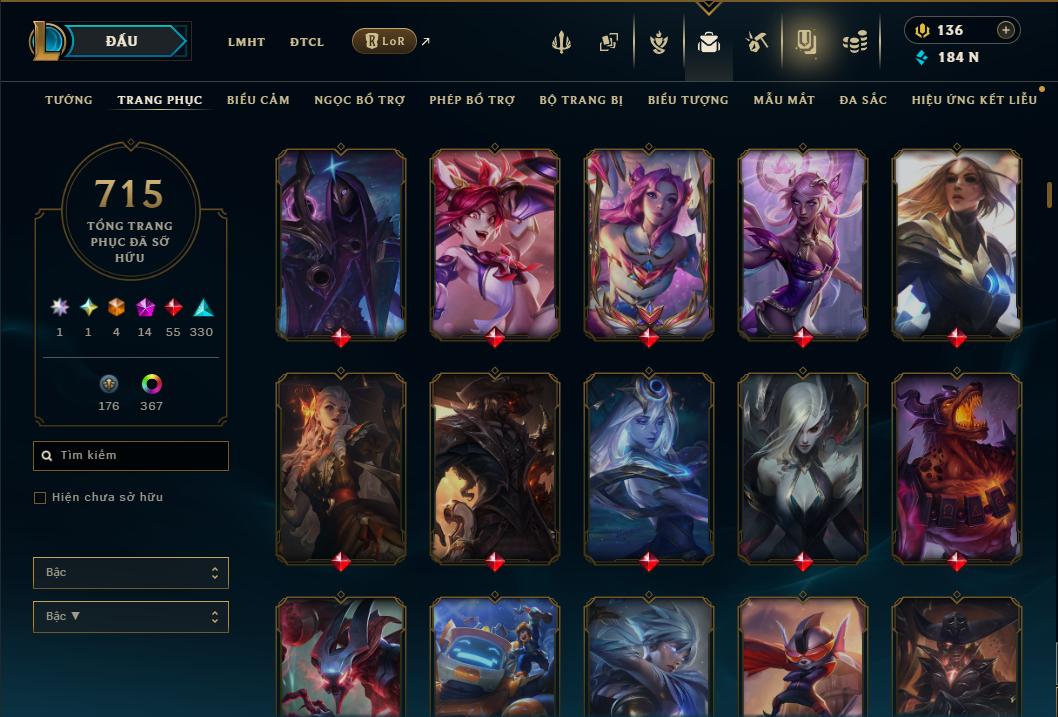Switch to the BIỂU CẢM tab
The height and width of the screenshot is (717, 1058).
click(x=258, y=100)
